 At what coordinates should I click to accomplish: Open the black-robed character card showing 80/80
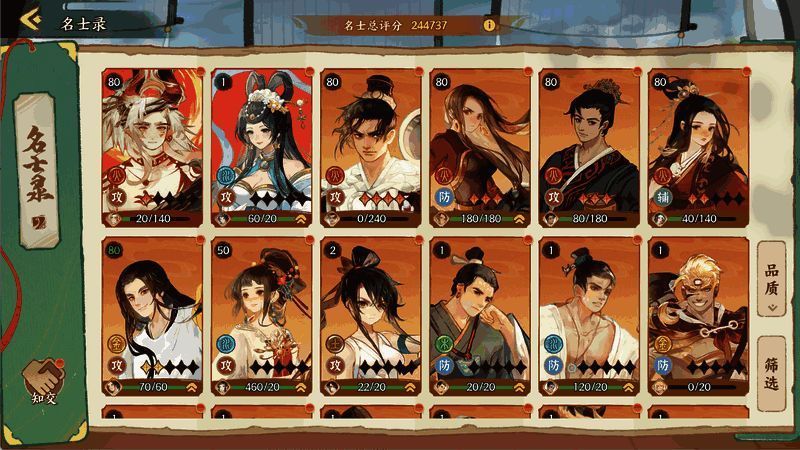pyautogui.click(x=589, y=145)
